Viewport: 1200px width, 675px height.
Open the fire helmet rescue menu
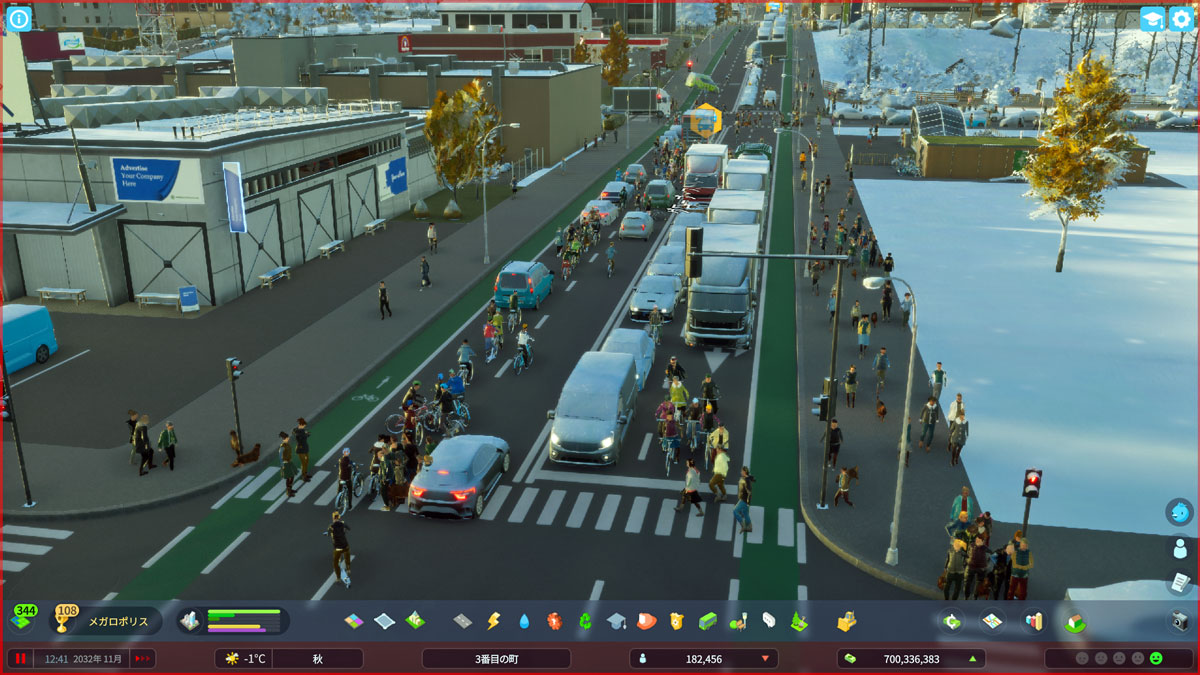[x=646, y=621]
